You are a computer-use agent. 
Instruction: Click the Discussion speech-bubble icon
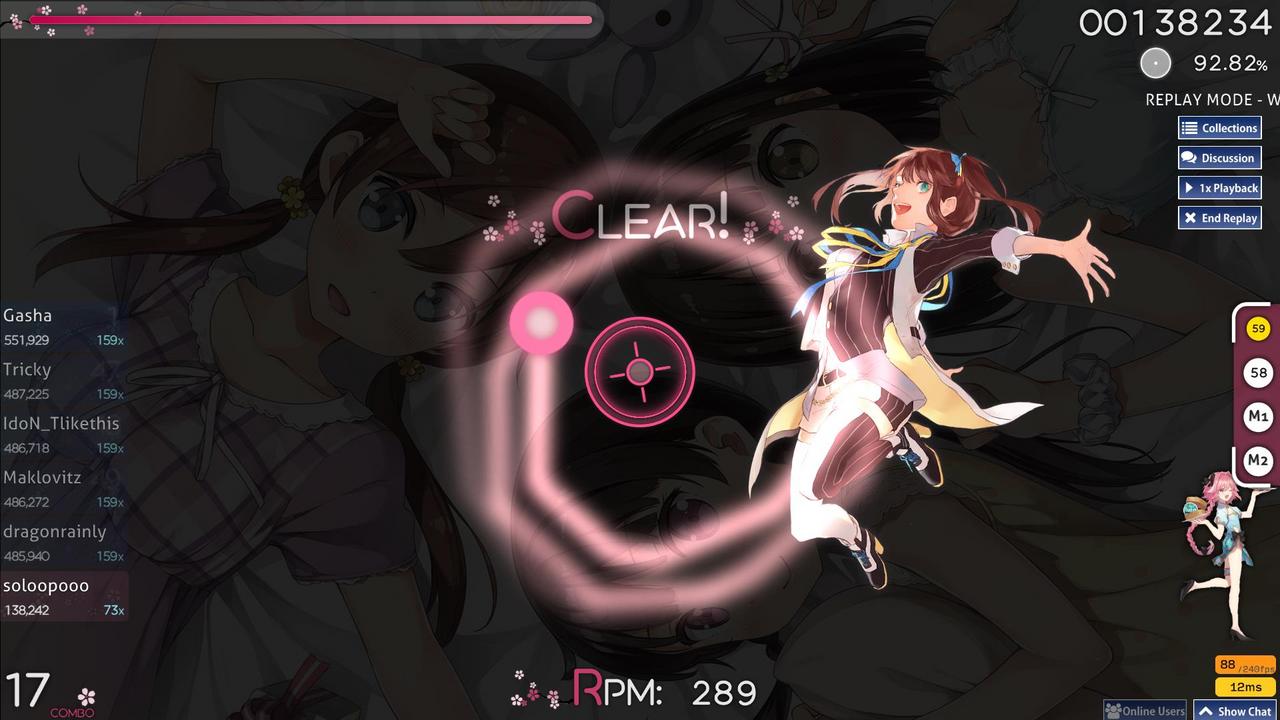point(1188,157)
